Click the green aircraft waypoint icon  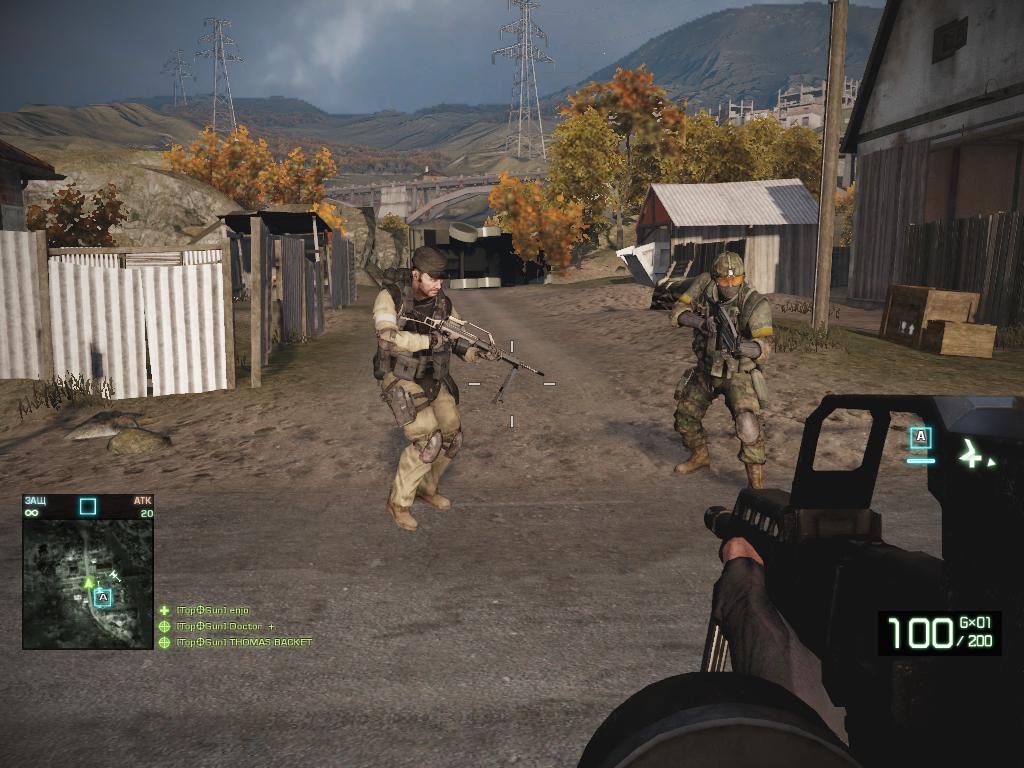click(972, 454)
